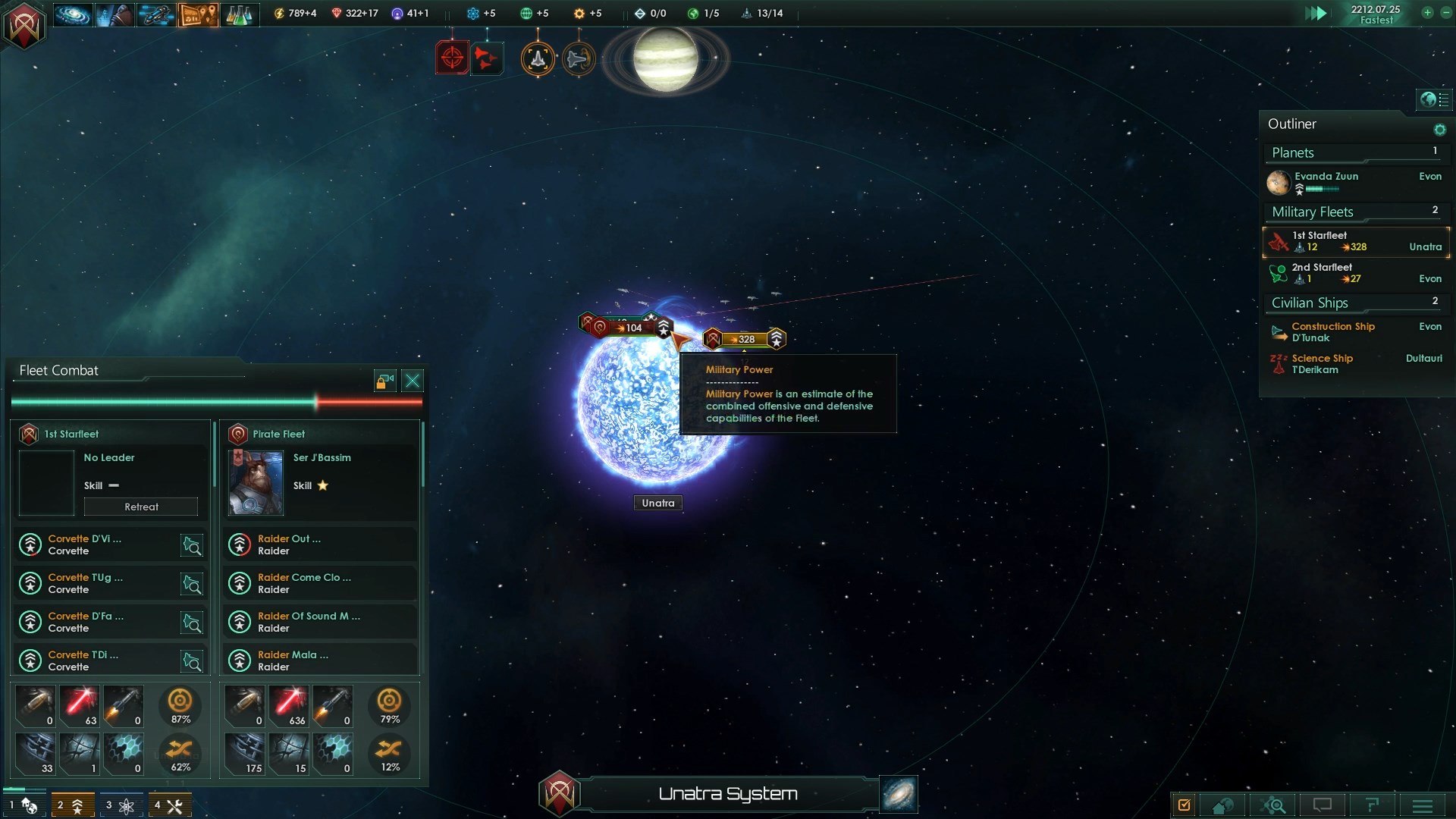Close the Fleet Combat window

(413, 381)
